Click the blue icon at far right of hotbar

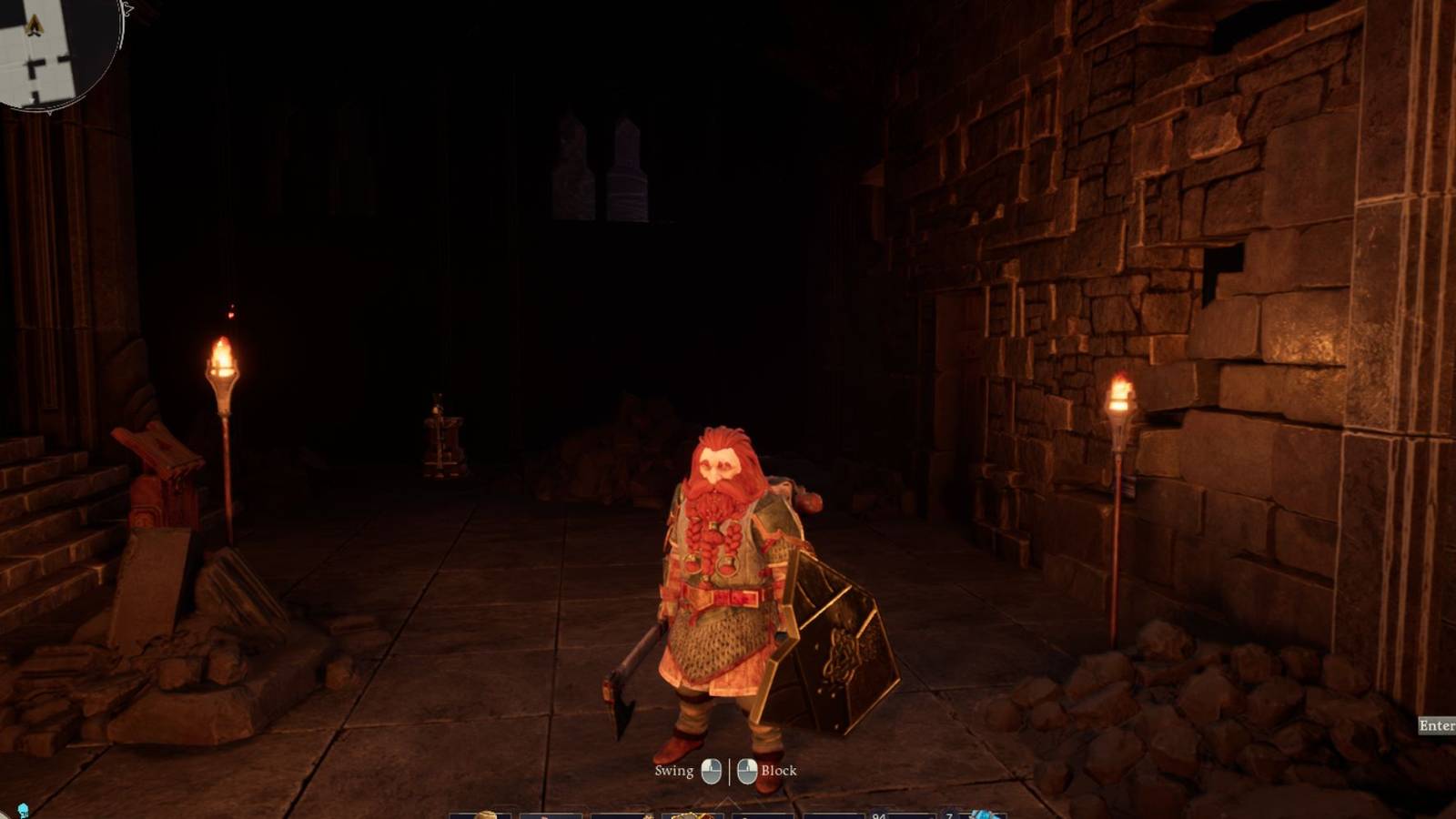pyautogui.click(x=985, y=814)
